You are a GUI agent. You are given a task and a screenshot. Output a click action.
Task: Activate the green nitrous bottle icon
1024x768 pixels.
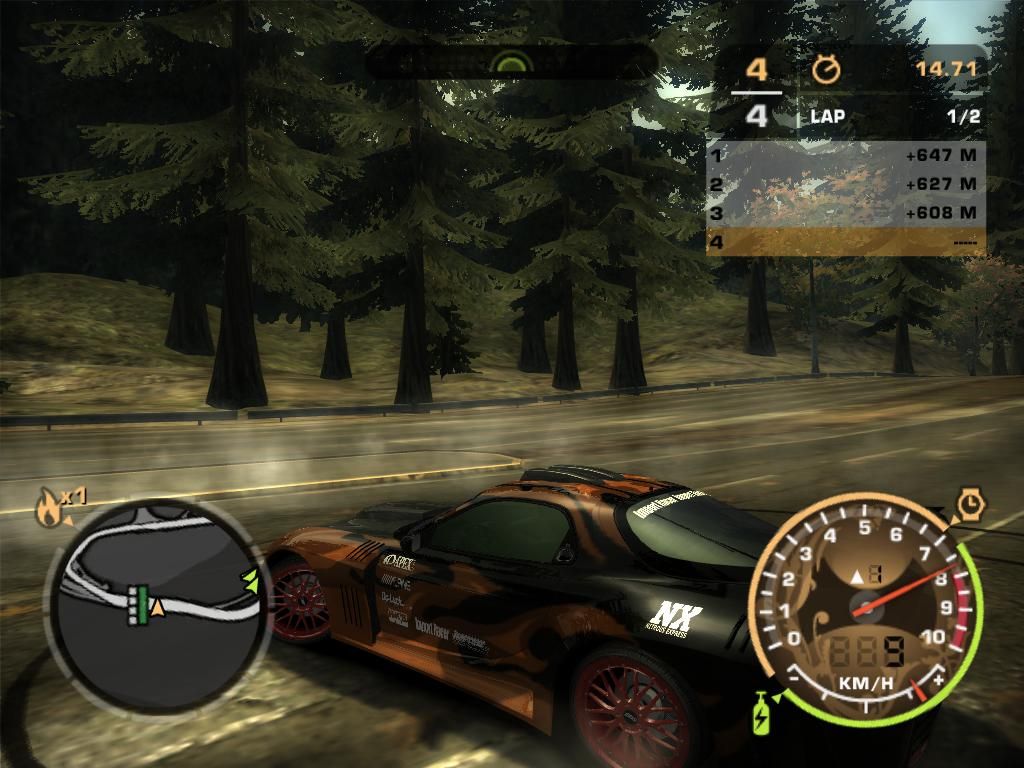(762, 714)
